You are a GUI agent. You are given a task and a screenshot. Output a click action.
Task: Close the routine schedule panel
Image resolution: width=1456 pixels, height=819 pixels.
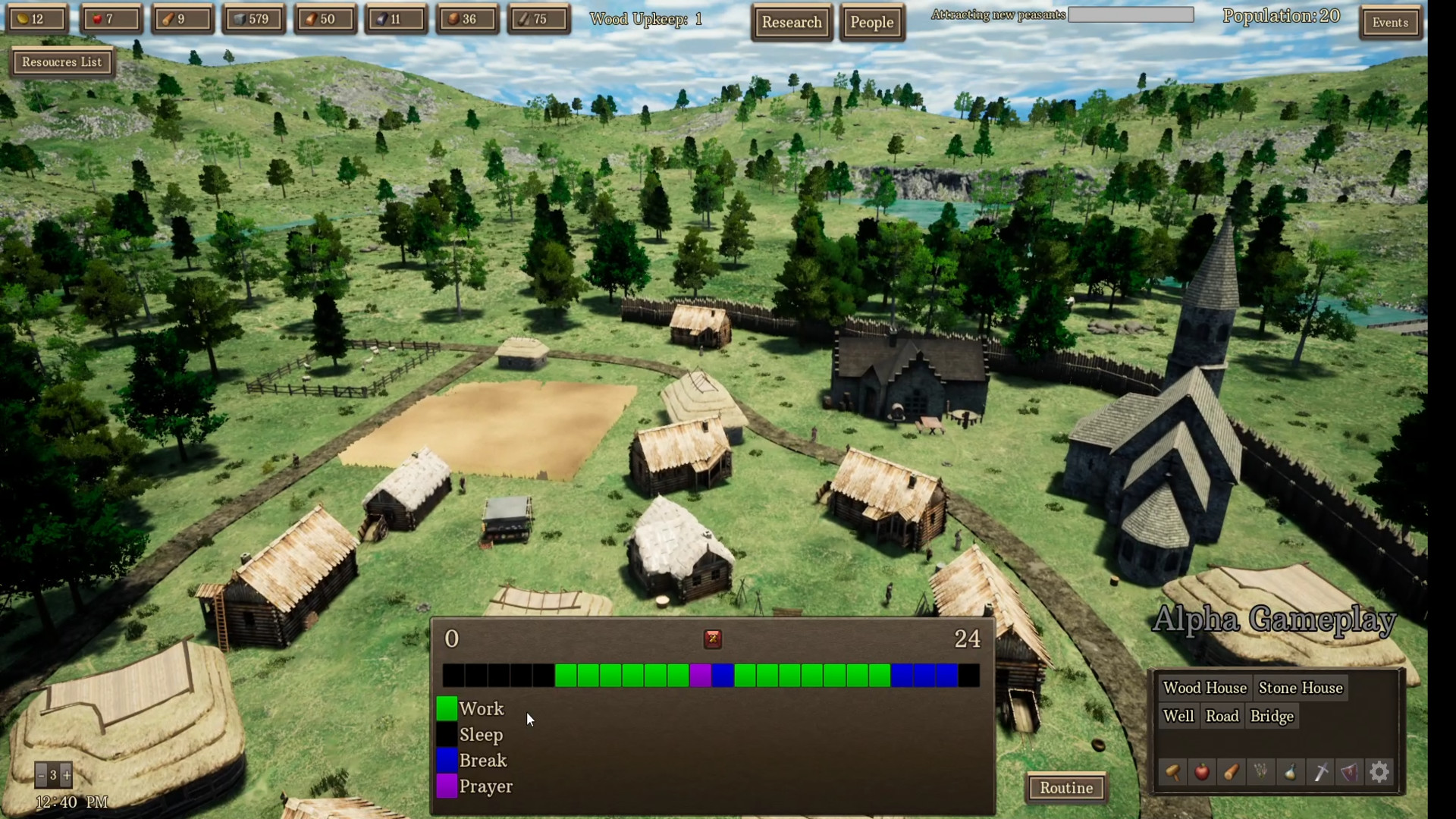coord(712,639)
